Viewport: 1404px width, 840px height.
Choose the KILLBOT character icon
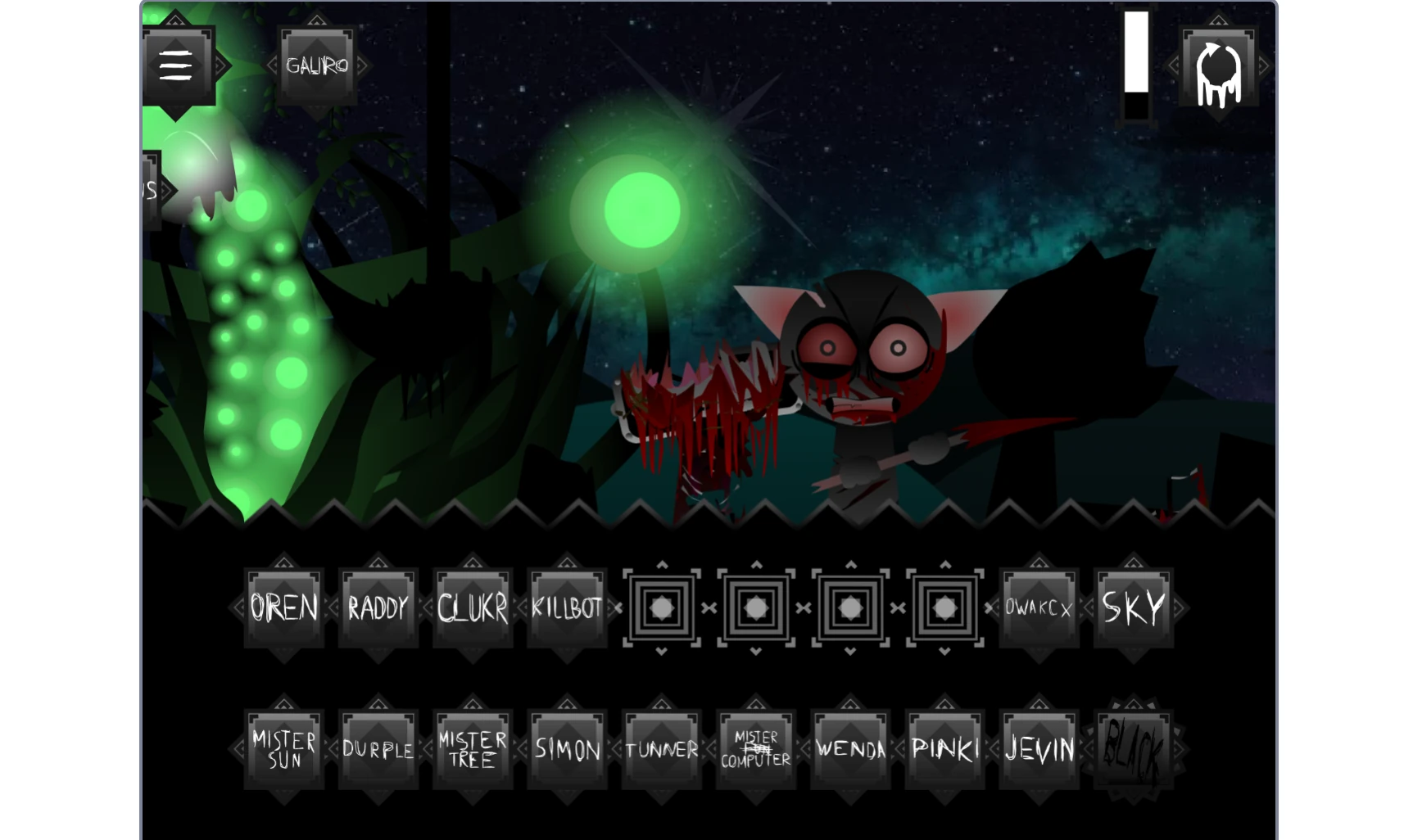pyautogui.click(x=567, y=607)
